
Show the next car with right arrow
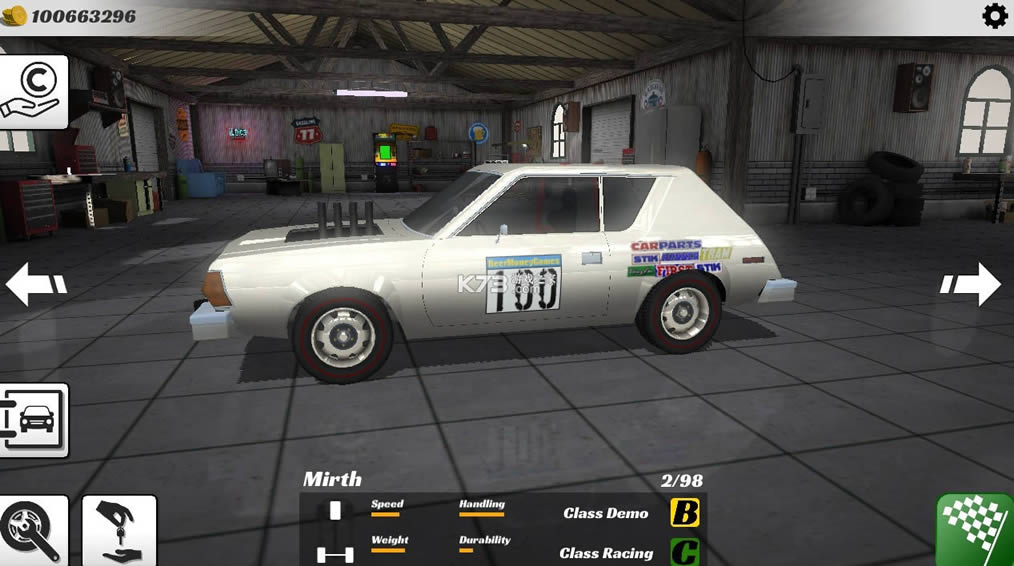point(971,284)
